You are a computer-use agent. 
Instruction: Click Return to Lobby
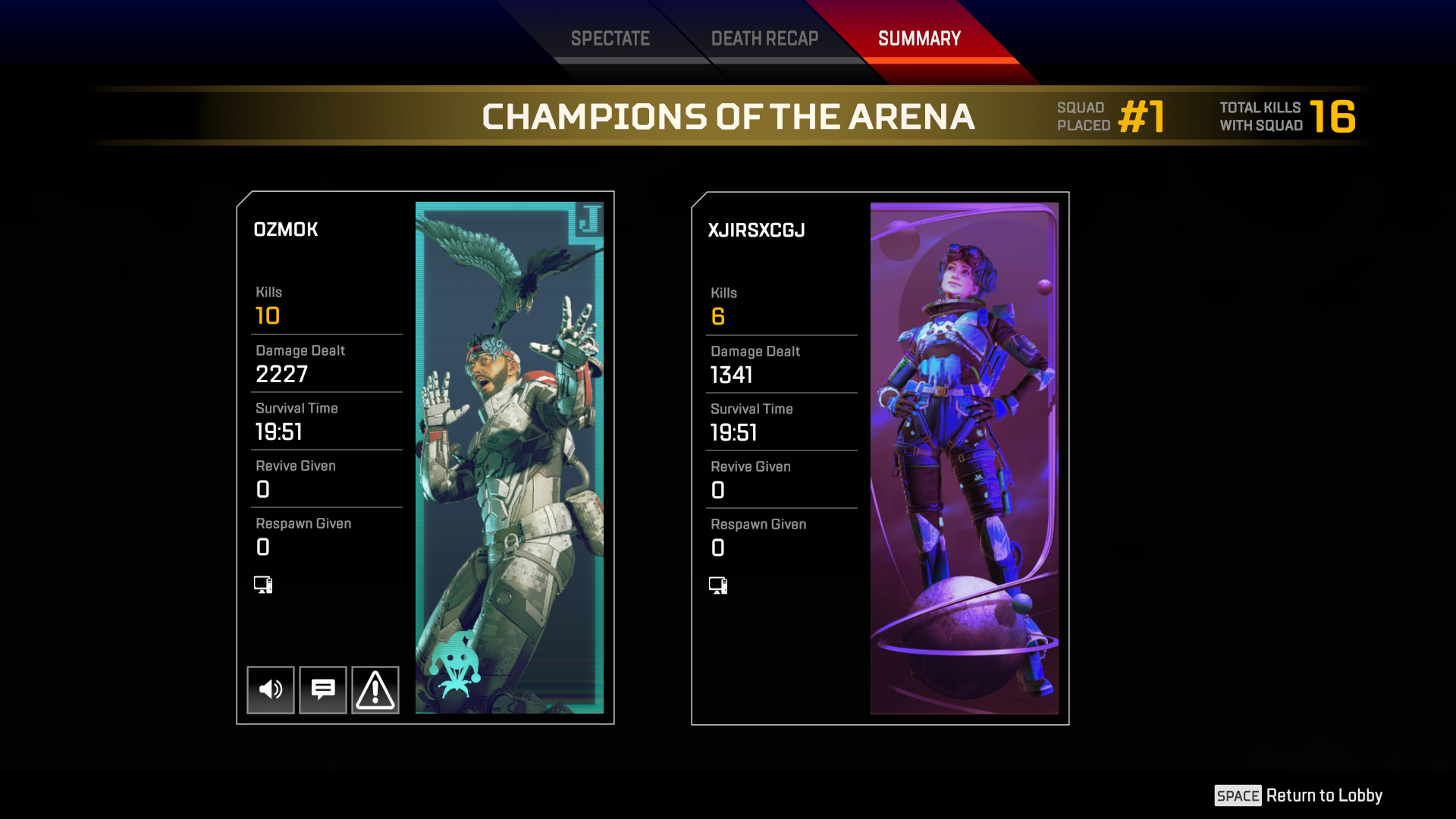coord(1326,795)
